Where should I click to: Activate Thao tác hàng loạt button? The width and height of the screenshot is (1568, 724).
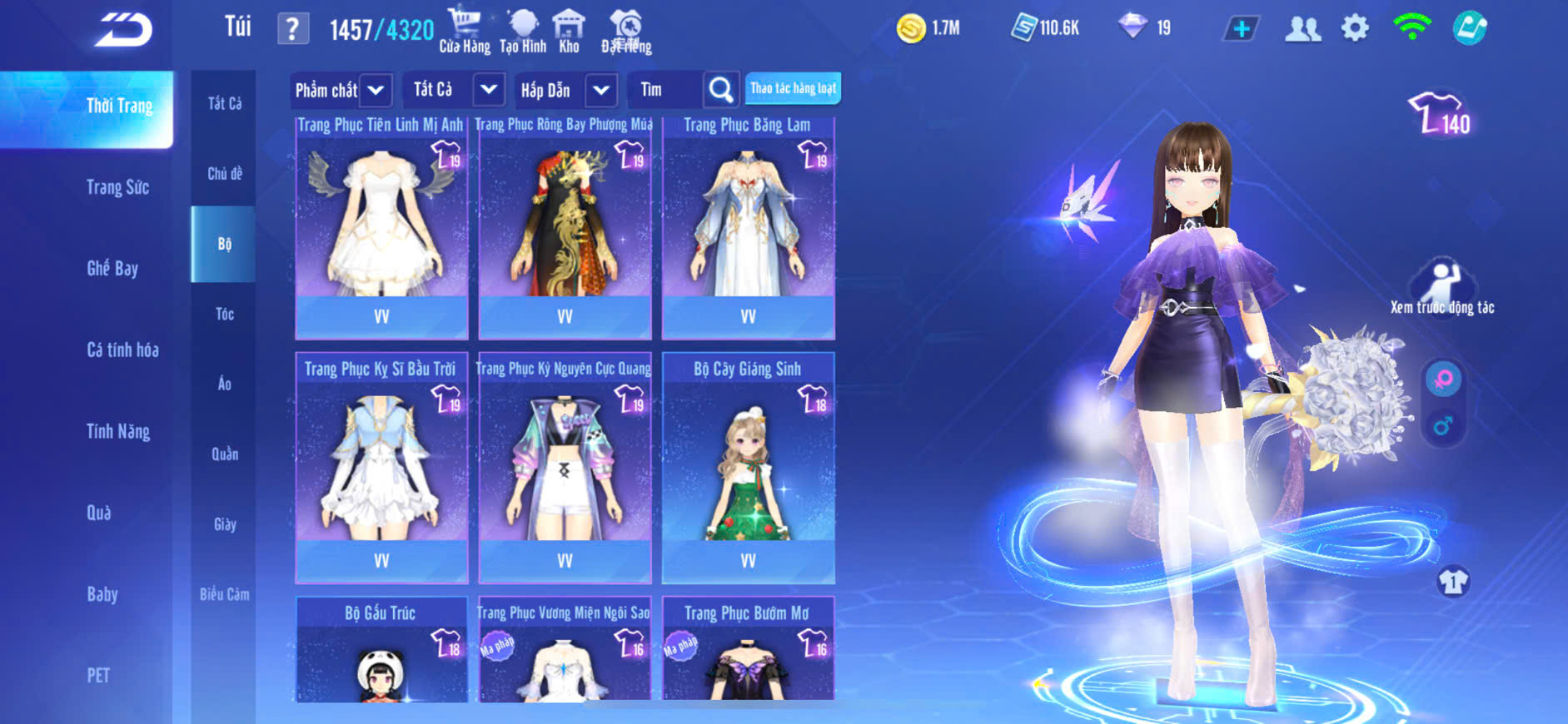793,88
